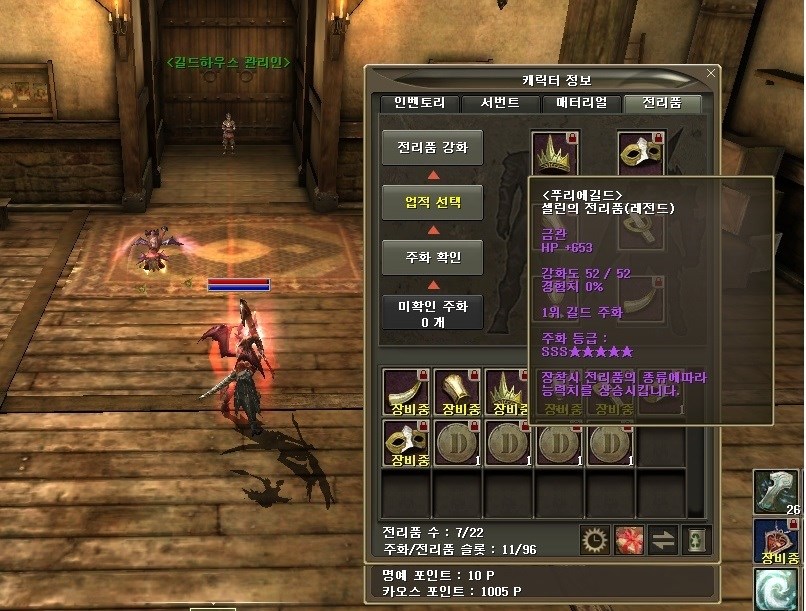Pick the horn trophy in the bag grid
Image resolution: width=806 pixels, height=611 pixels.
click(x=406, y=392)
